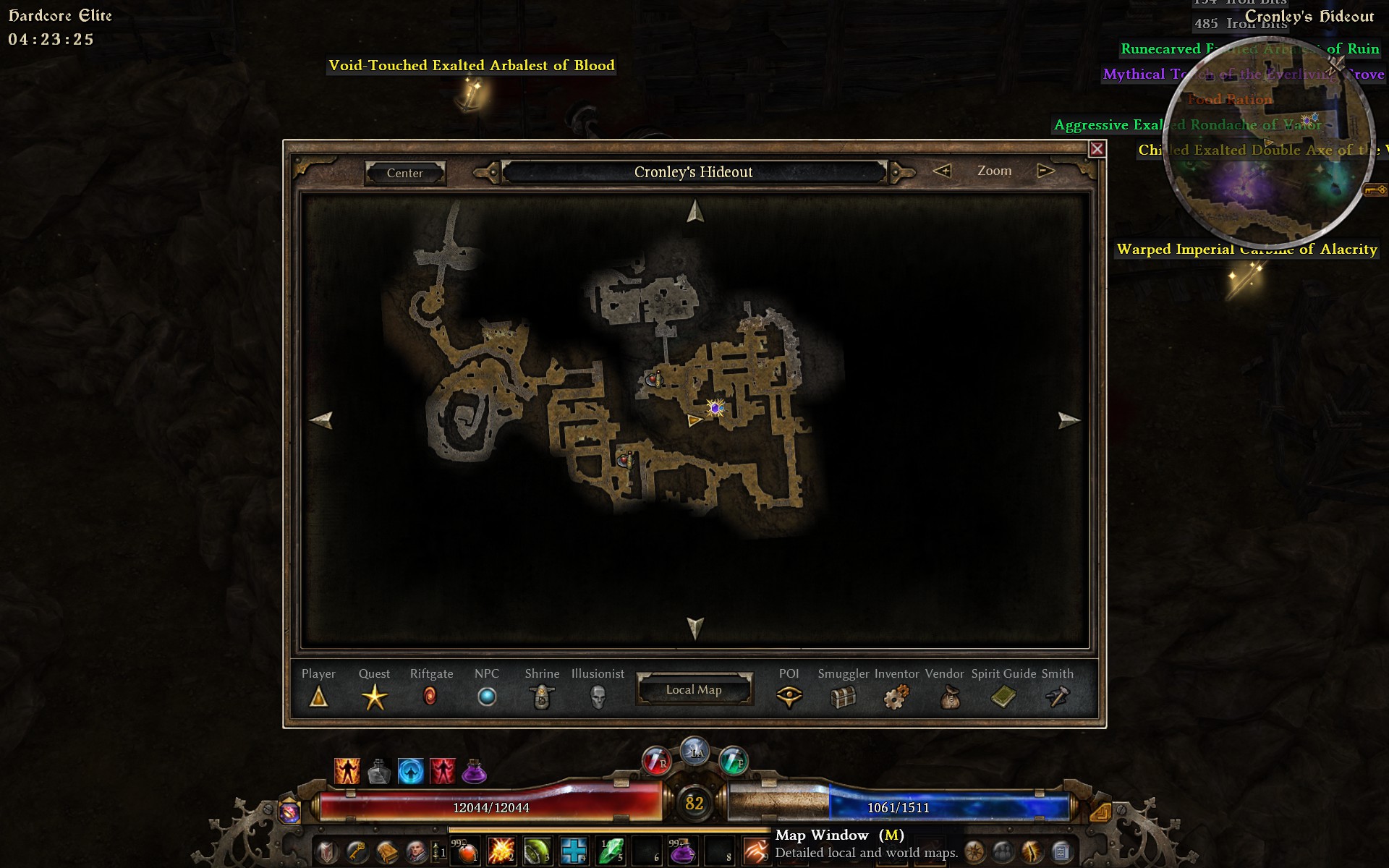The width and height of the screenshot is (1389, 868).
Task: Toggle the Quest star legend filter
Action: (x=374, y=697)
